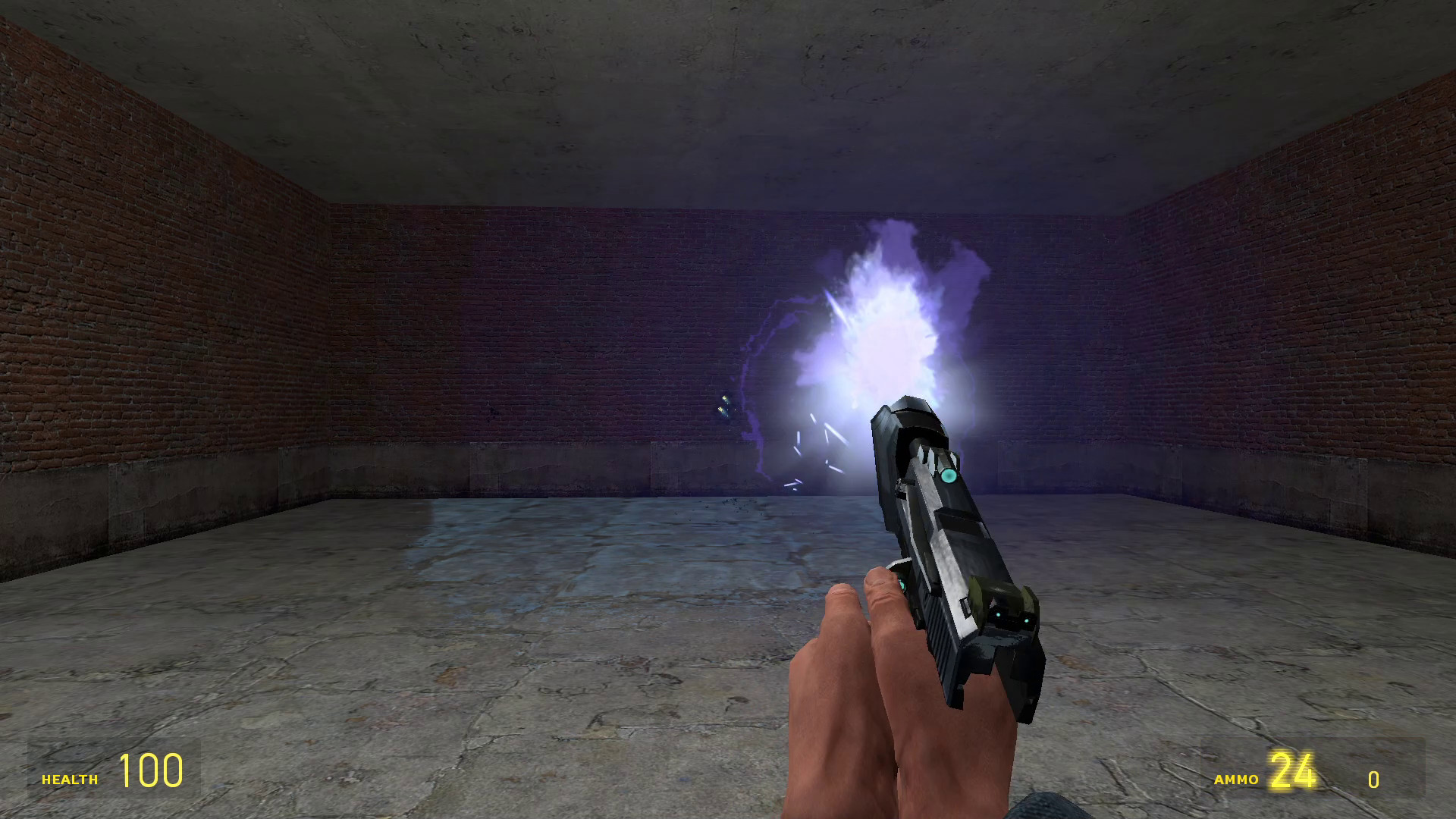Click the HEALTH label in the HUD
Screen dimensions: 1456x819
72,778
